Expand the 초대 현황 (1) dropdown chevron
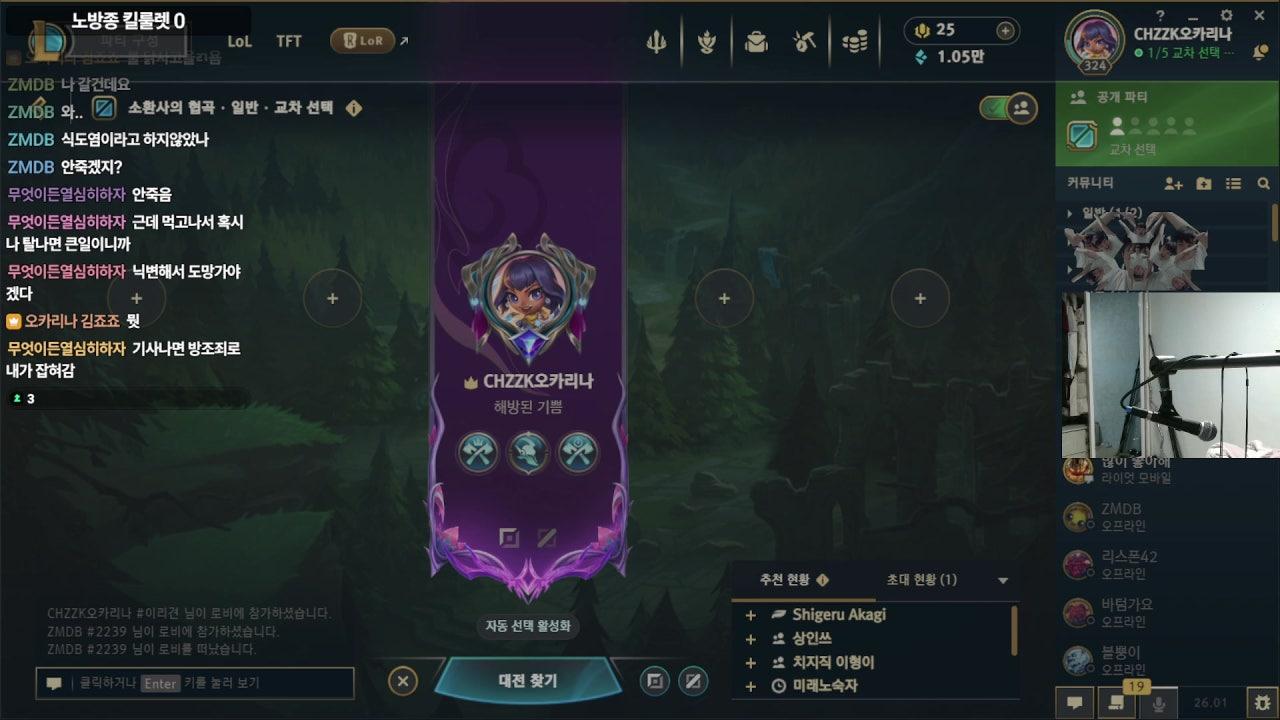1280x720 pixels. (x=1000, y=580)
